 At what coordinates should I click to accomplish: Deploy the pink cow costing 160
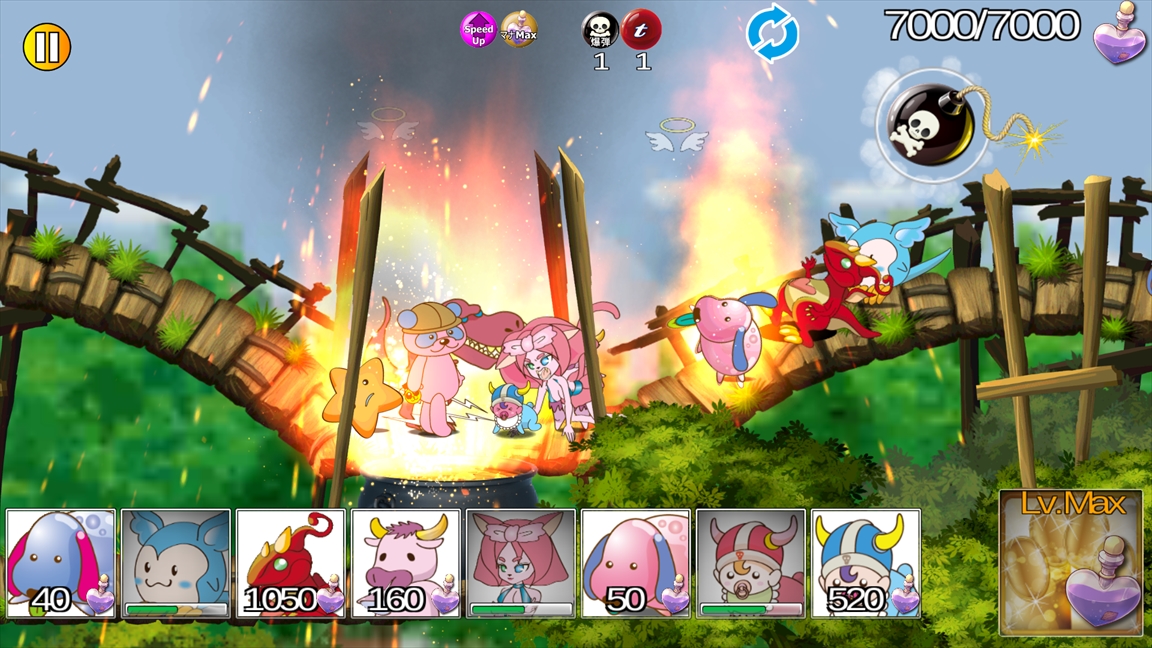[x=406, y=563]
